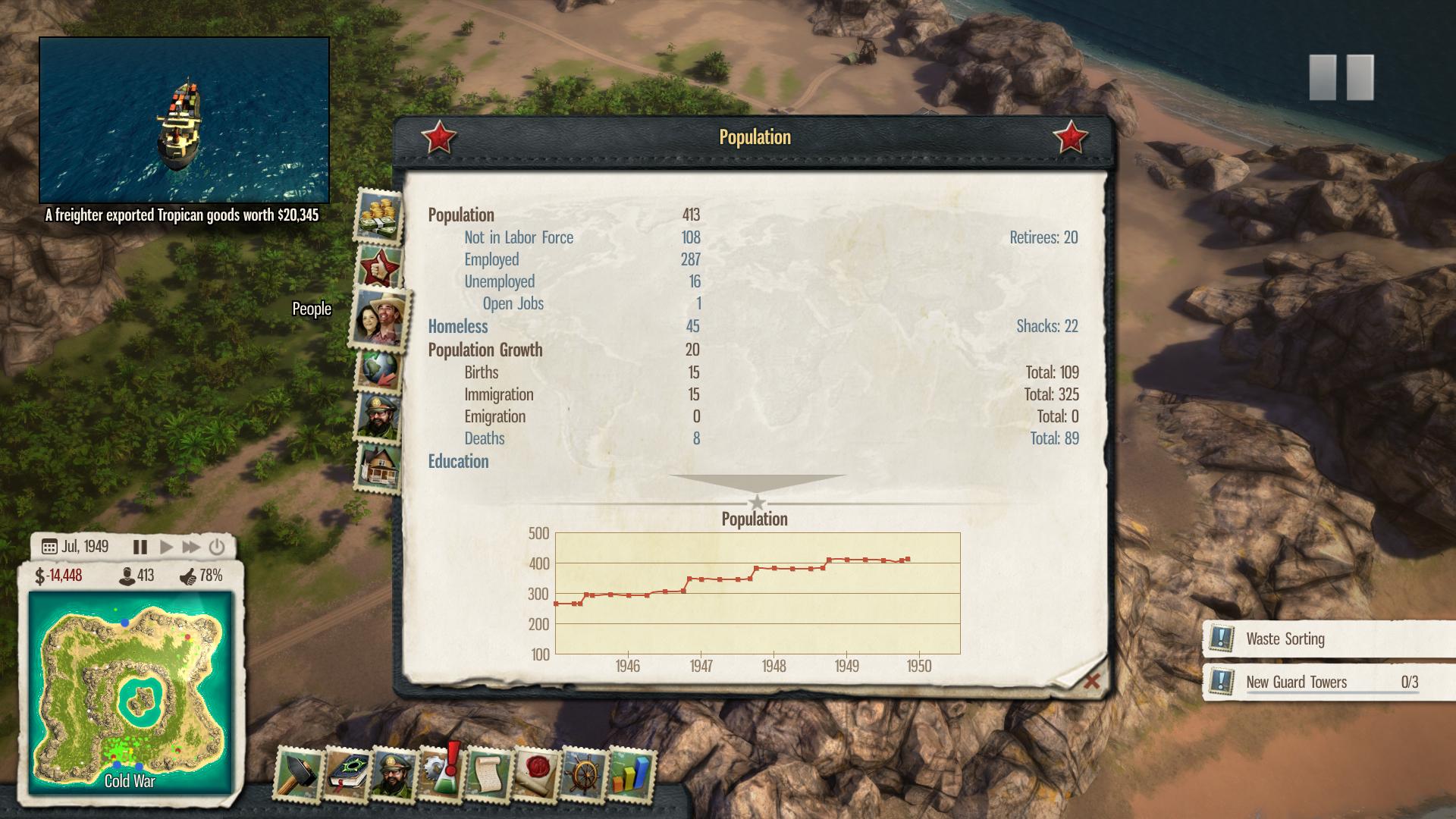
Task: Click the power button near the date
Action: 217,547
